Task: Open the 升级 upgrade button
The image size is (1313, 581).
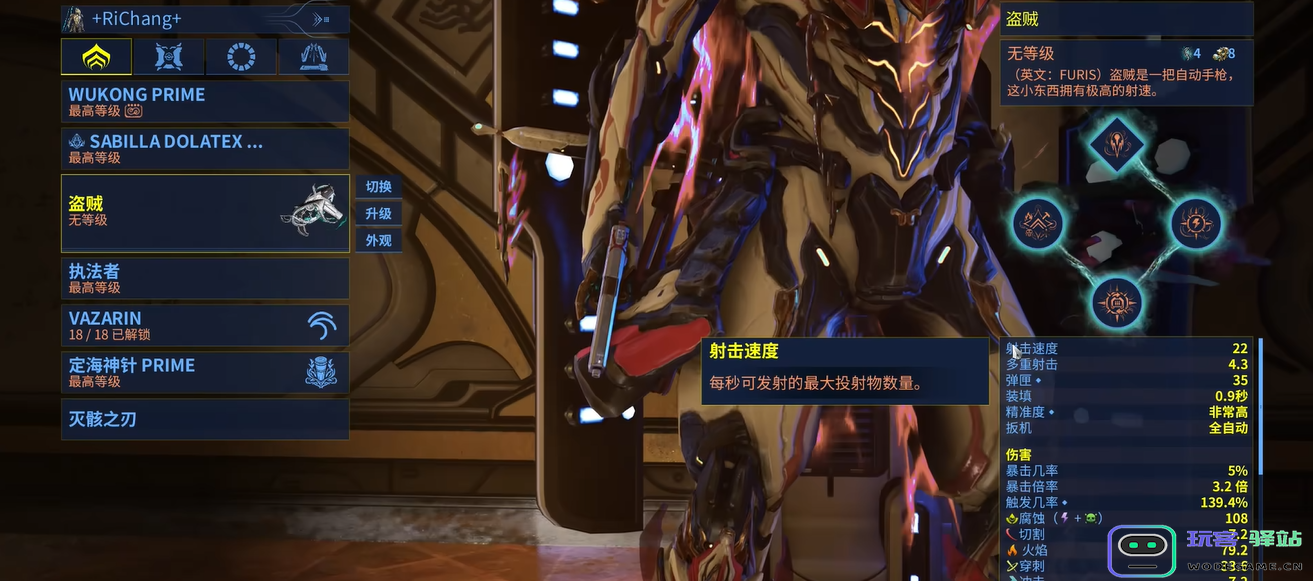Action: (378, 214)
